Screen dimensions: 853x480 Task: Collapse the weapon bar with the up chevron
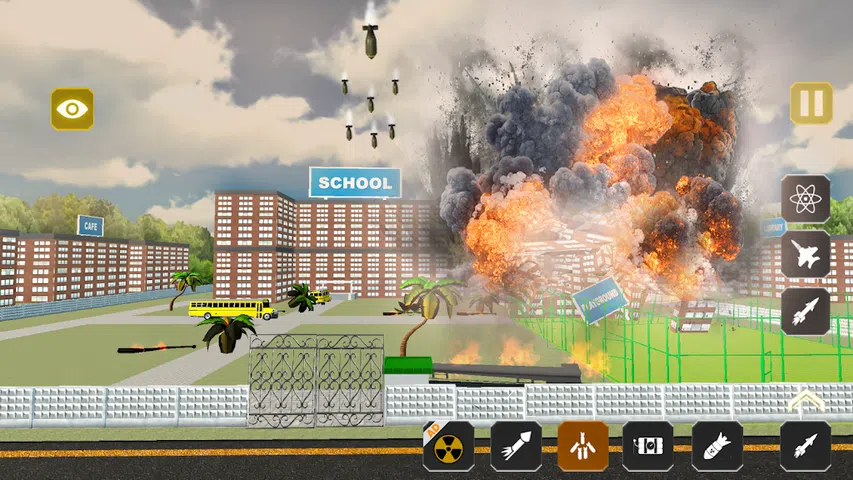806,401
